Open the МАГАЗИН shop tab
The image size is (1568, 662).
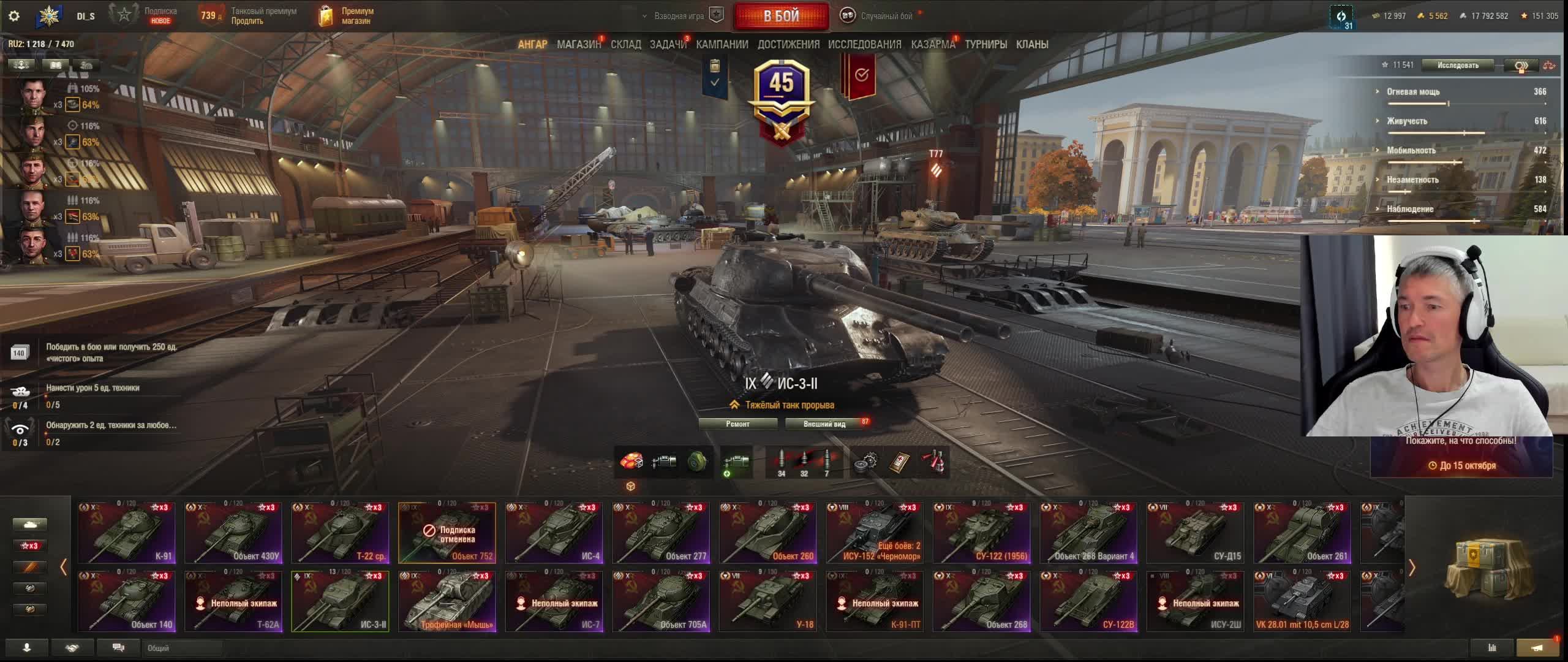578,44
